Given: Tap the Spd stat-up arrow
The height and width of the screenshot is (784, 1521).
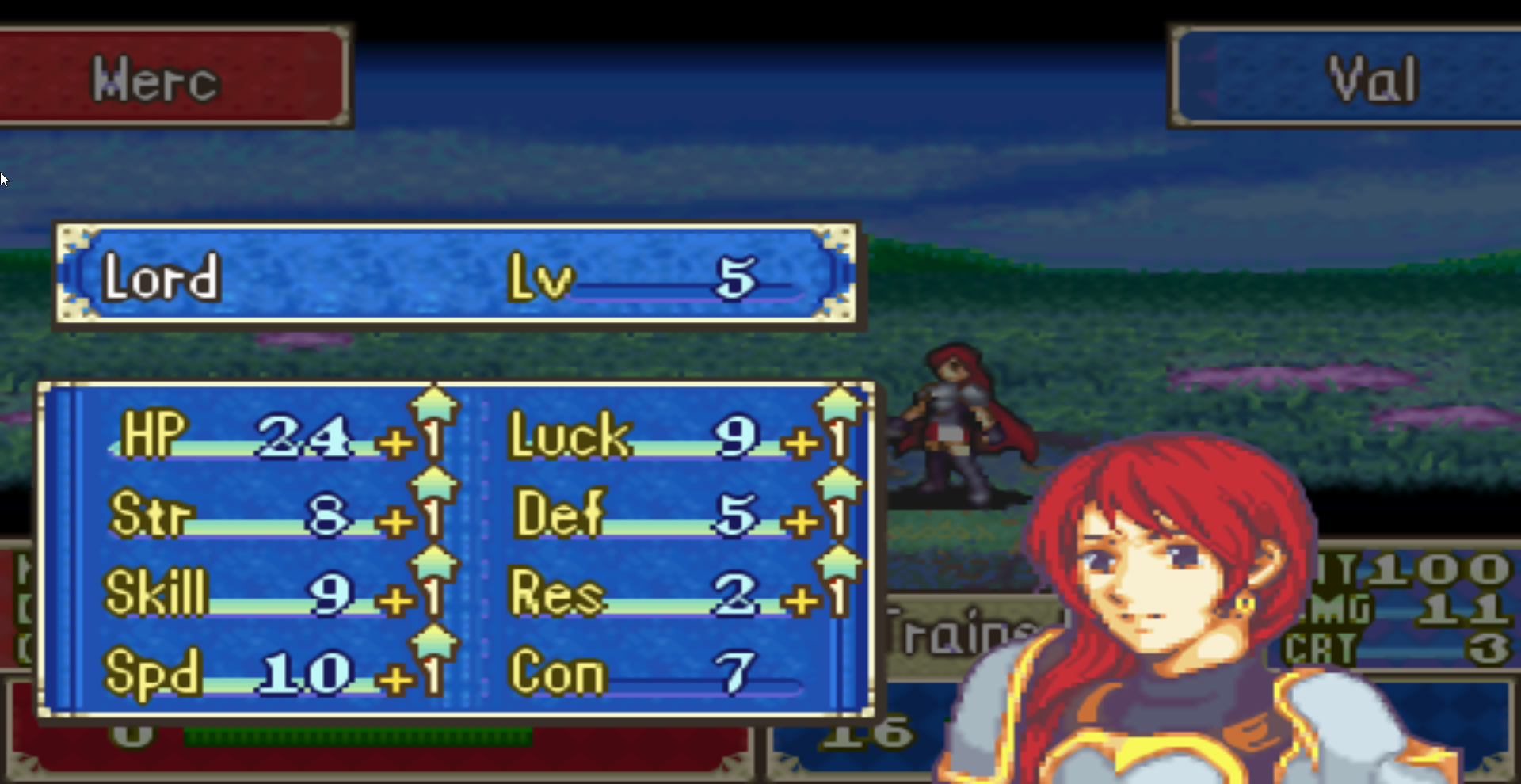Looking at the screenshot, I should click(x=433, y=641).
